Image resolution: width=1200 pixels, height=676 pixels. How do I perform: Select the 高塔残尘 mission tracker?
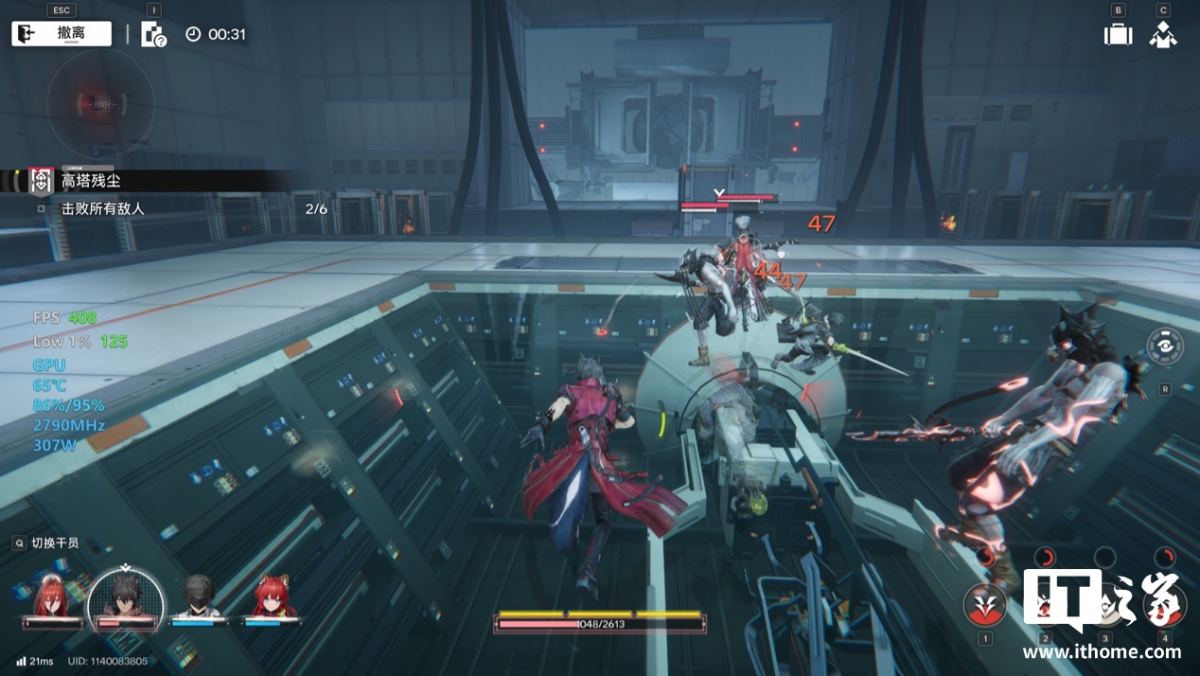point(90,180)
